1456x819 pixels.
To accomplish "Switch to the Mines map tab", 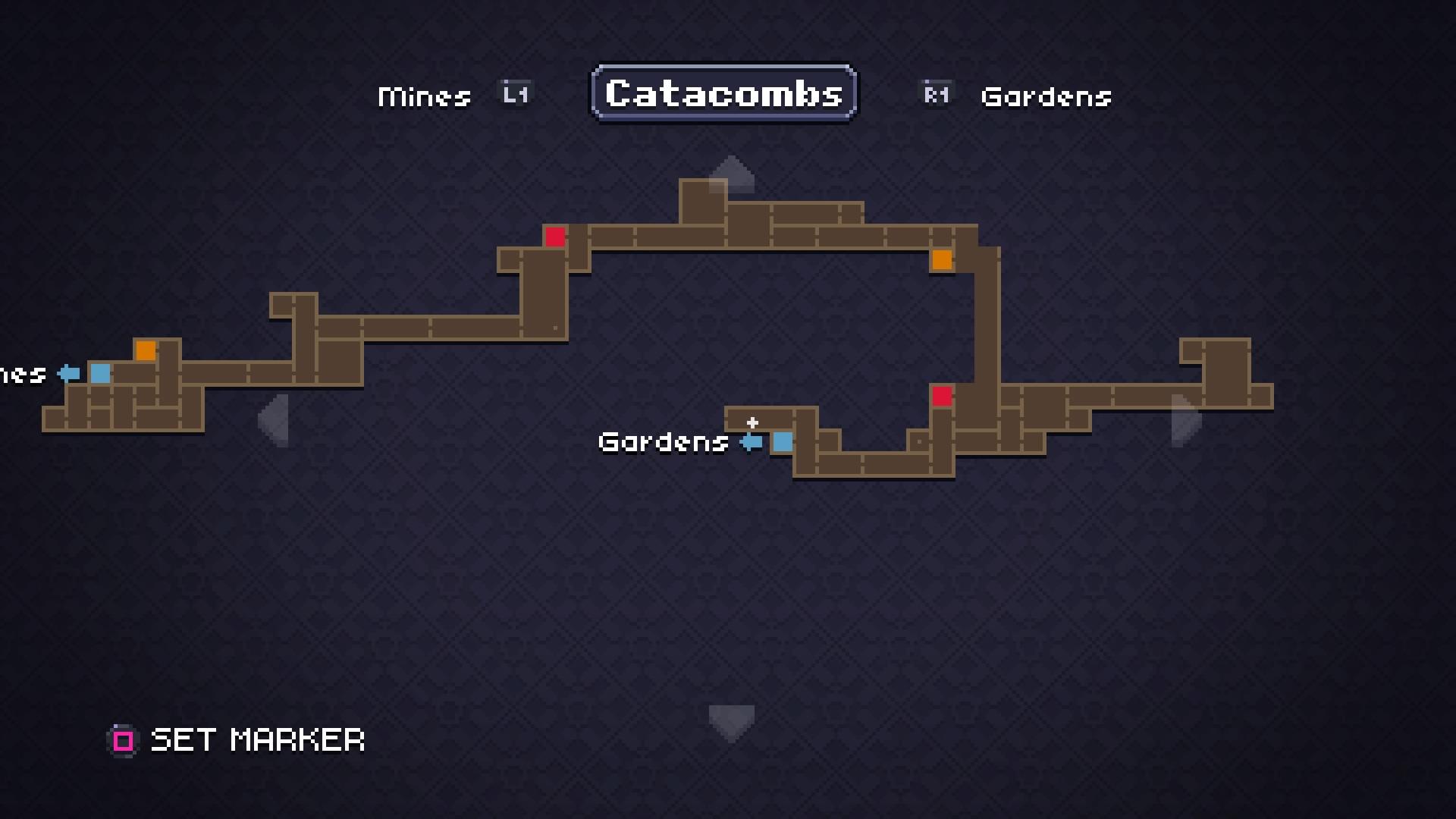I will coord(425,96).
